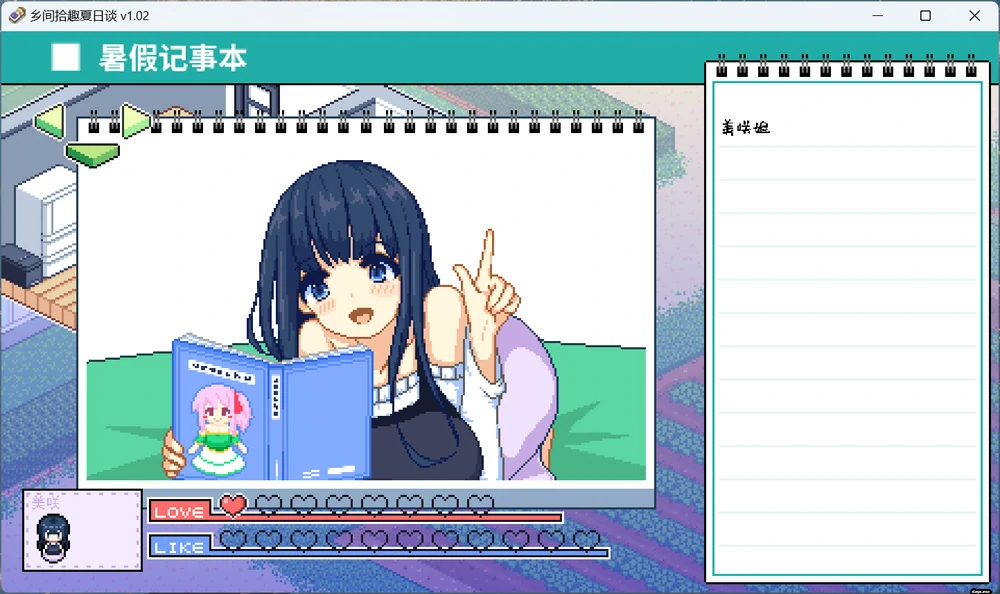
Task: Close the game window
Action: 974,15
